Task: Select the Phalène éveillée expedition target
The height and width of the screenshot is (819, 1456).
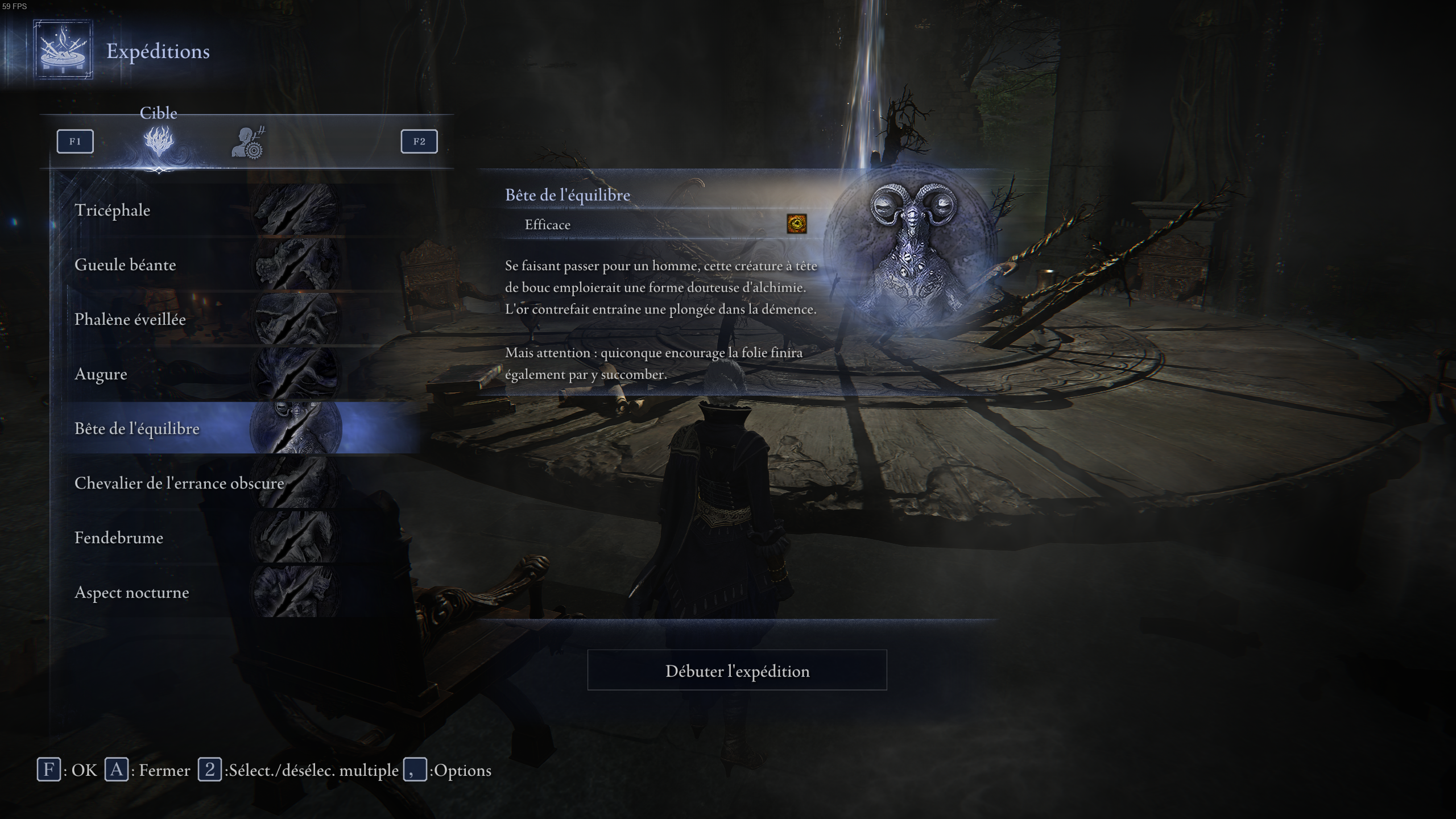Action: 130,320
